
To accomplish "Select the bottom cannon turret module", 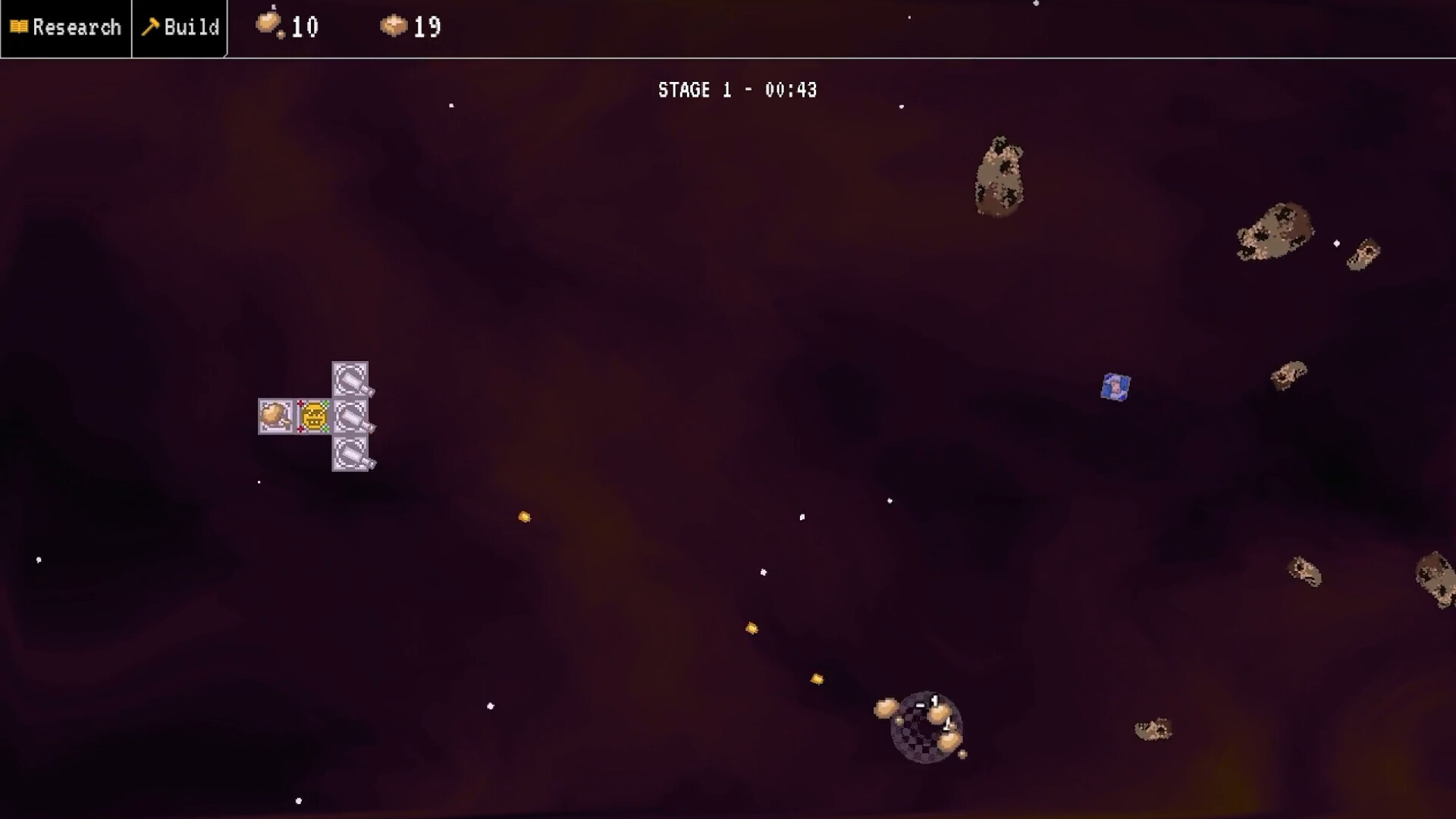I will pyautogui.click(x=353, y=453).
